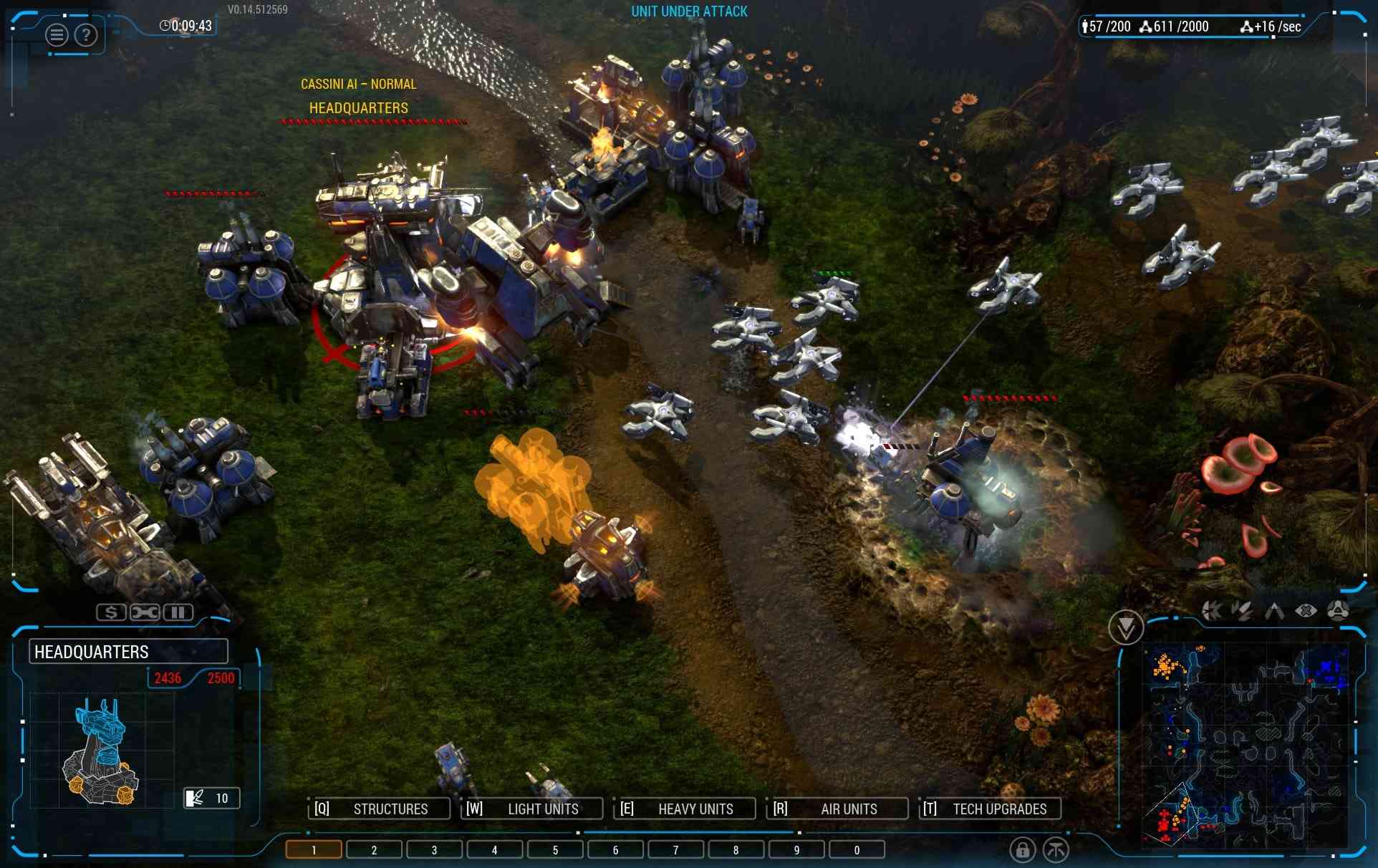Toggle the padlock lock button

pos(1023,850)
